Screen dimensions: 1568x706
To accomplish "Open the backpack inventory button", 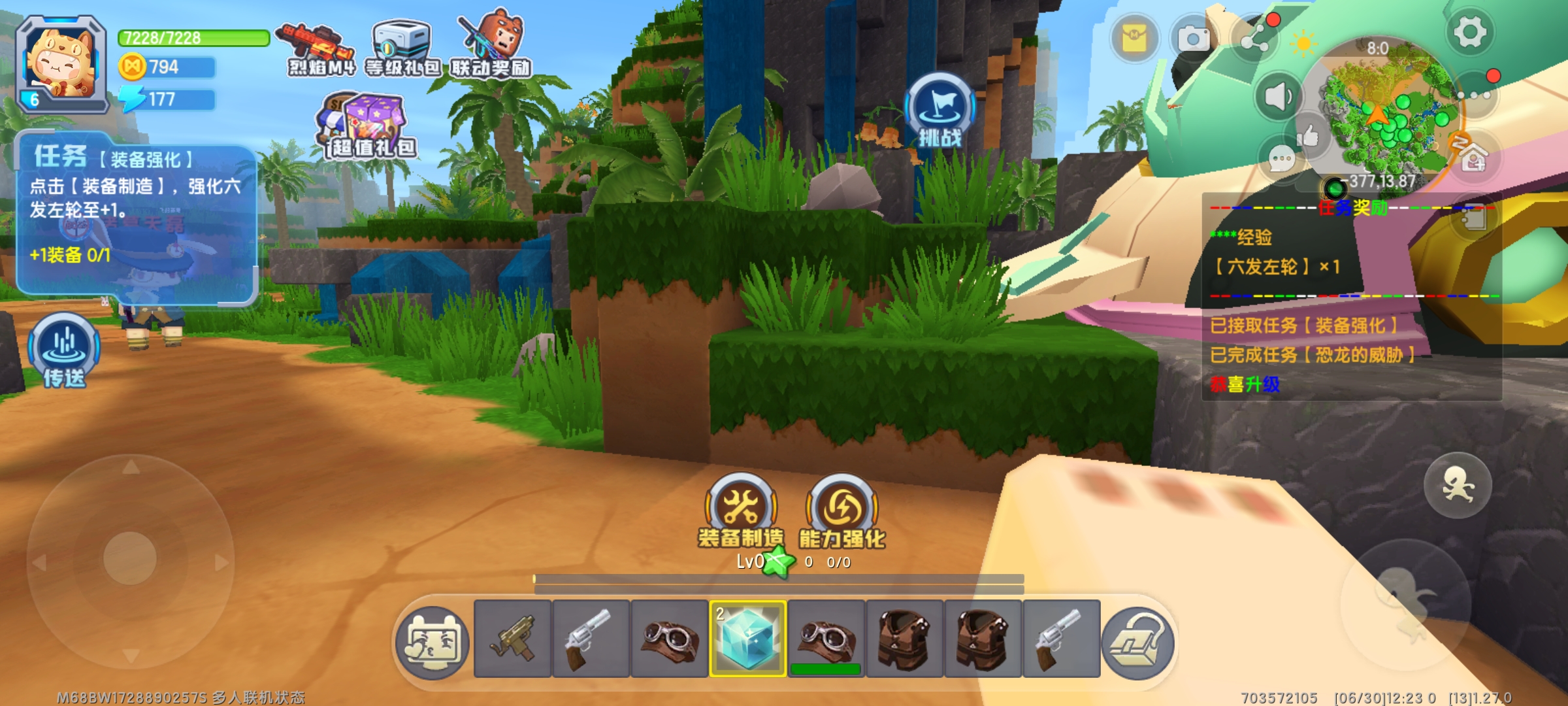I will 1137,643.
